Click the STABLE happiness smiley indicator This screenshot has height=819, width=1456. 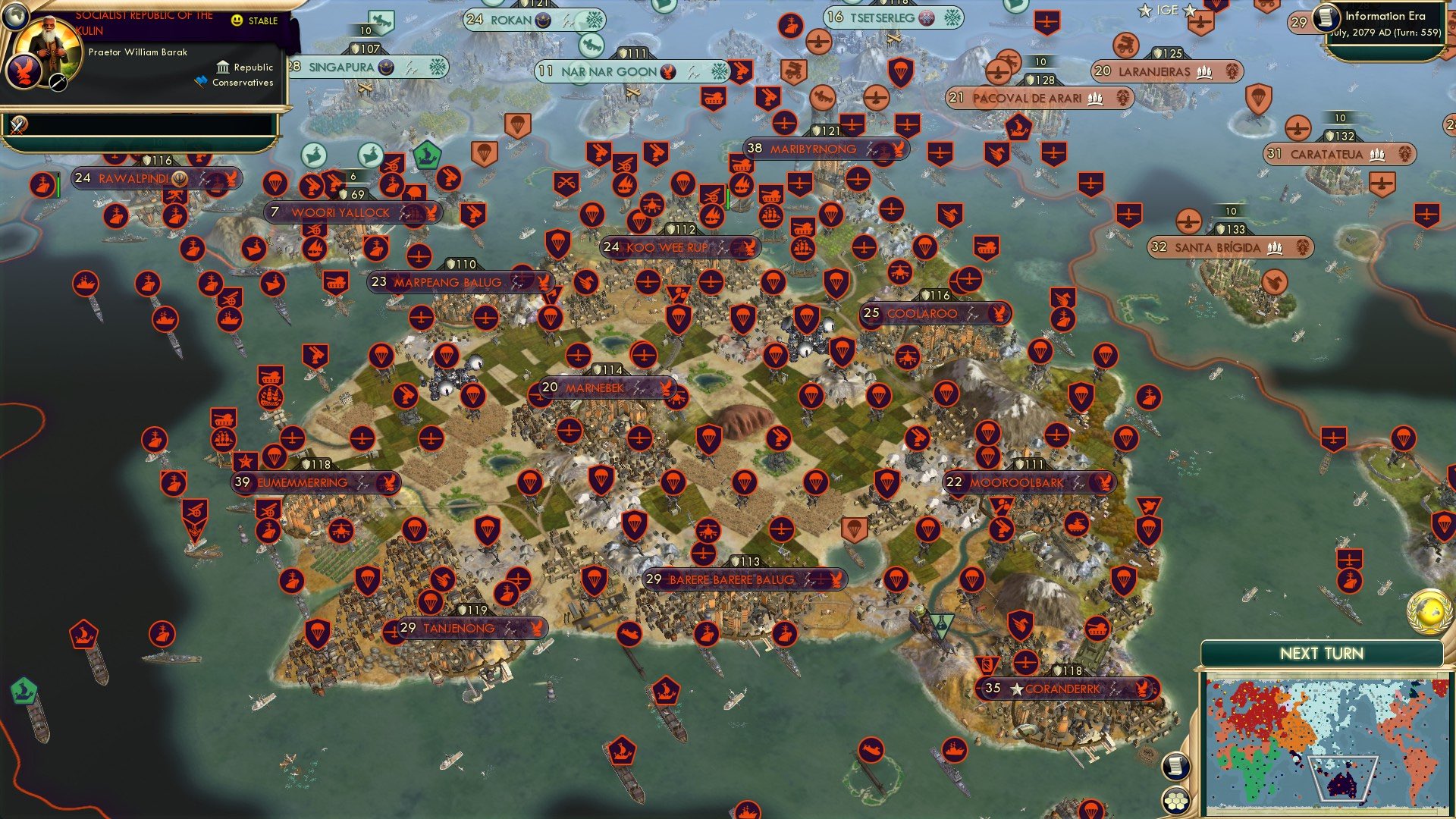[x=236, y=20]
